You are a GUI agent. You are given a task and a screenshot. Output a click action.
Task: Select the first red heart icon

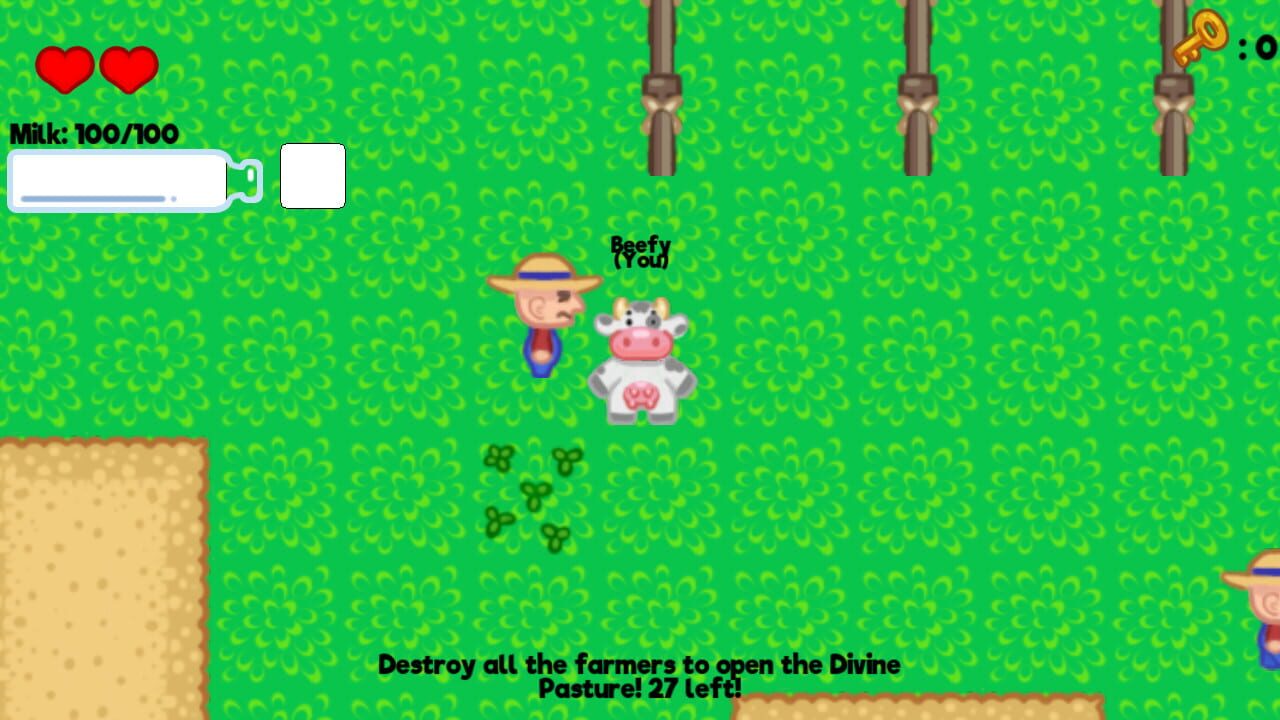click(64, 68)
